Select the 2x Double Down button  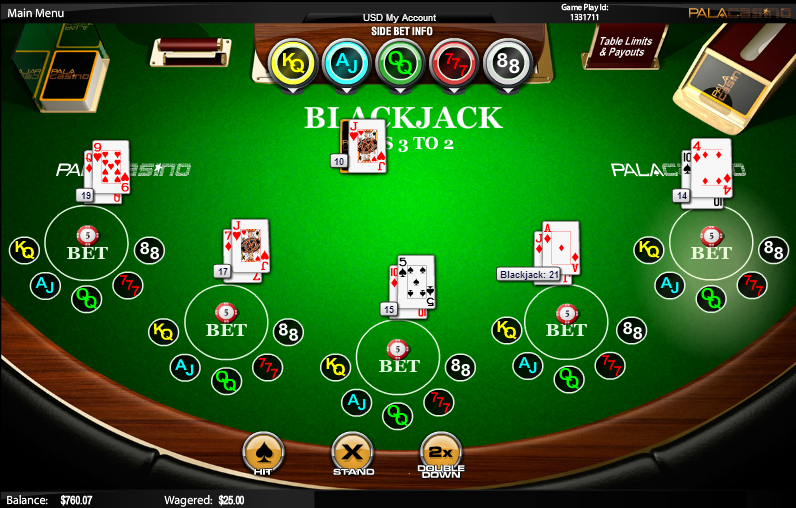click(441, 455)
